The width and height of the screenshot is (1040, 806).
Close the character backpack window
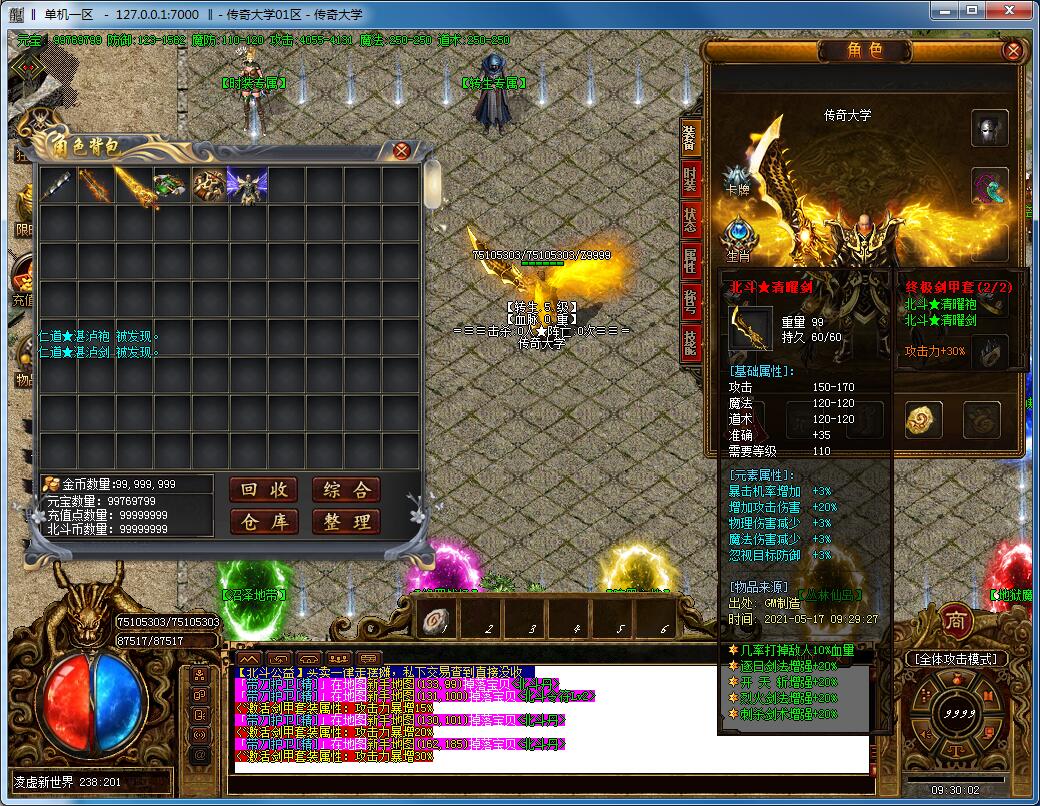(401, 151)
